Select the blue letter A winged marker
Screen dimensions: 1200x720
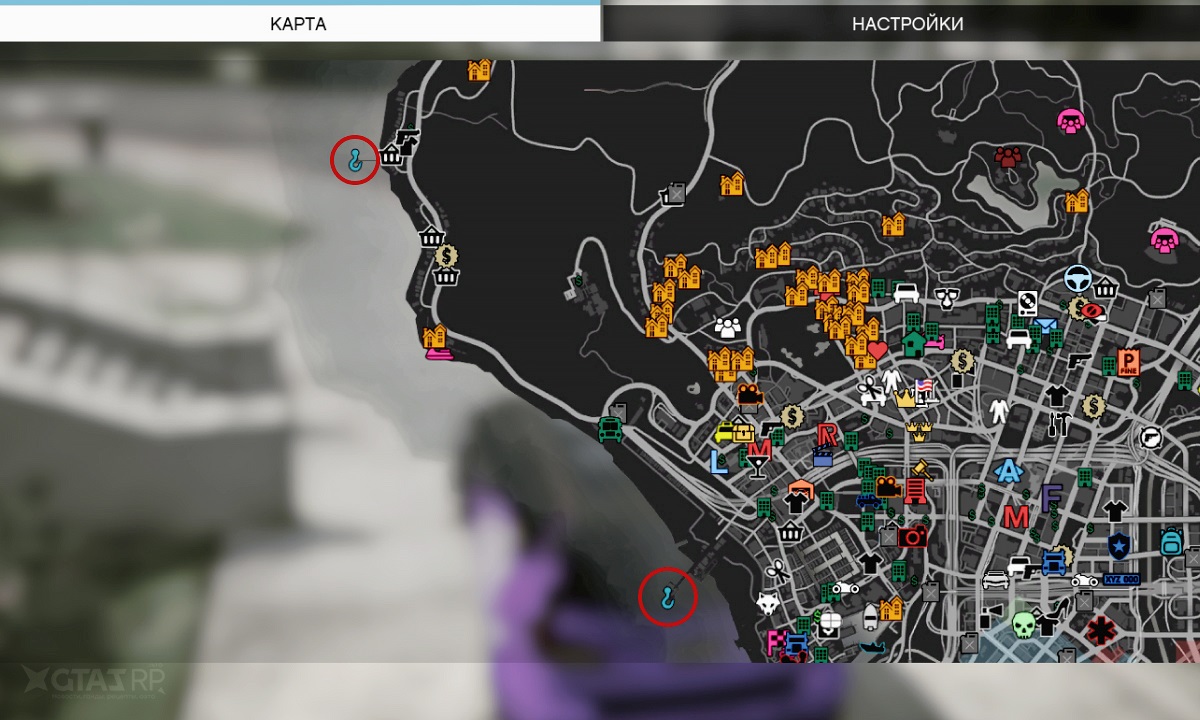pos(1007,470)
